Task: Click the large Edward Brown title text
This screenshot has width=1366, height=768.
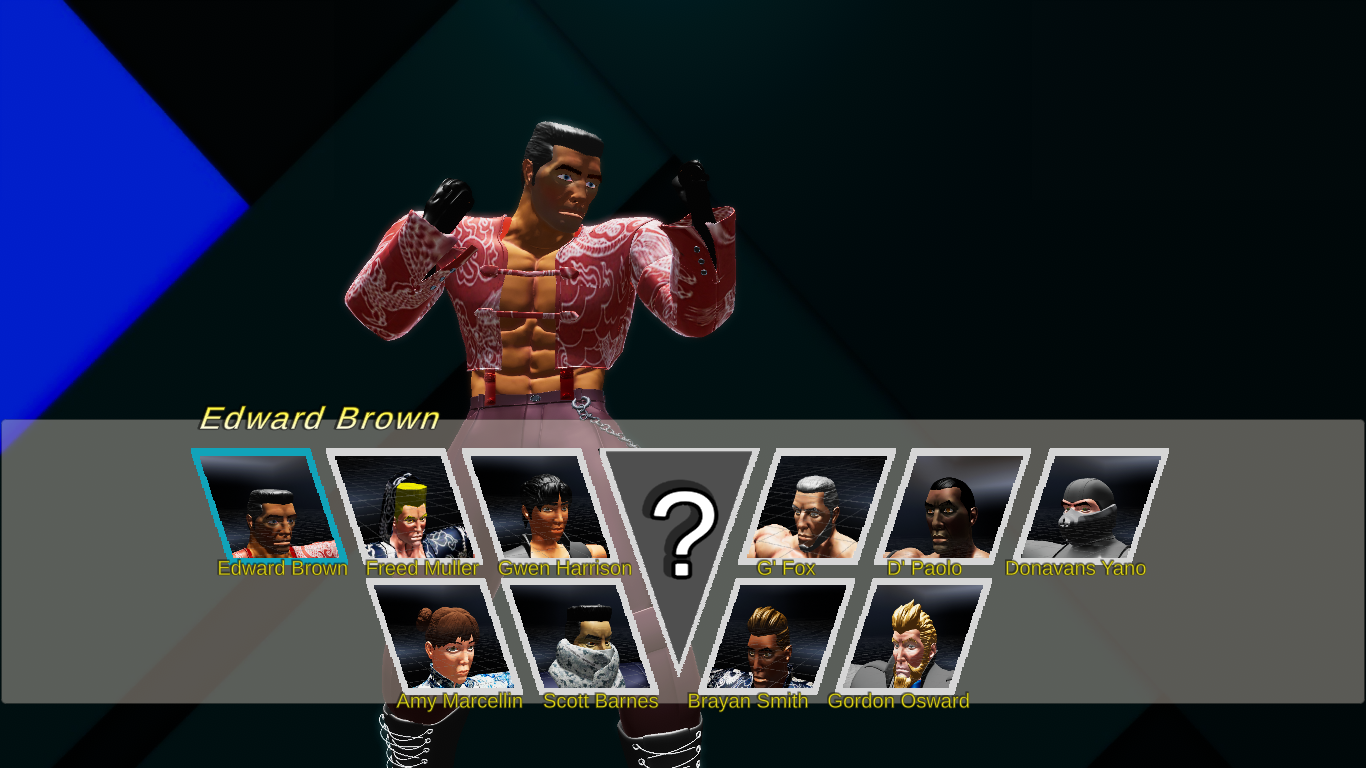Action: pos(322,419)
